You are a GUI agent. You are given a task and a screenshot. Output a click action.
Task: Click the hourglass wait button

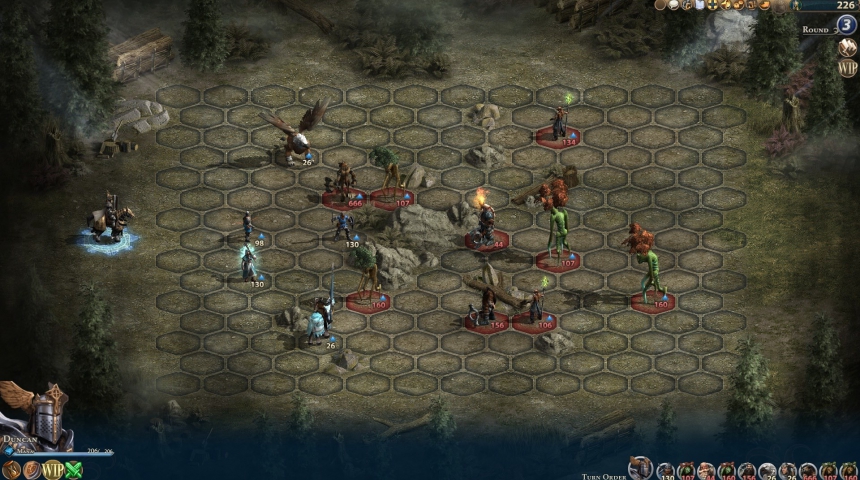(12, 469)
